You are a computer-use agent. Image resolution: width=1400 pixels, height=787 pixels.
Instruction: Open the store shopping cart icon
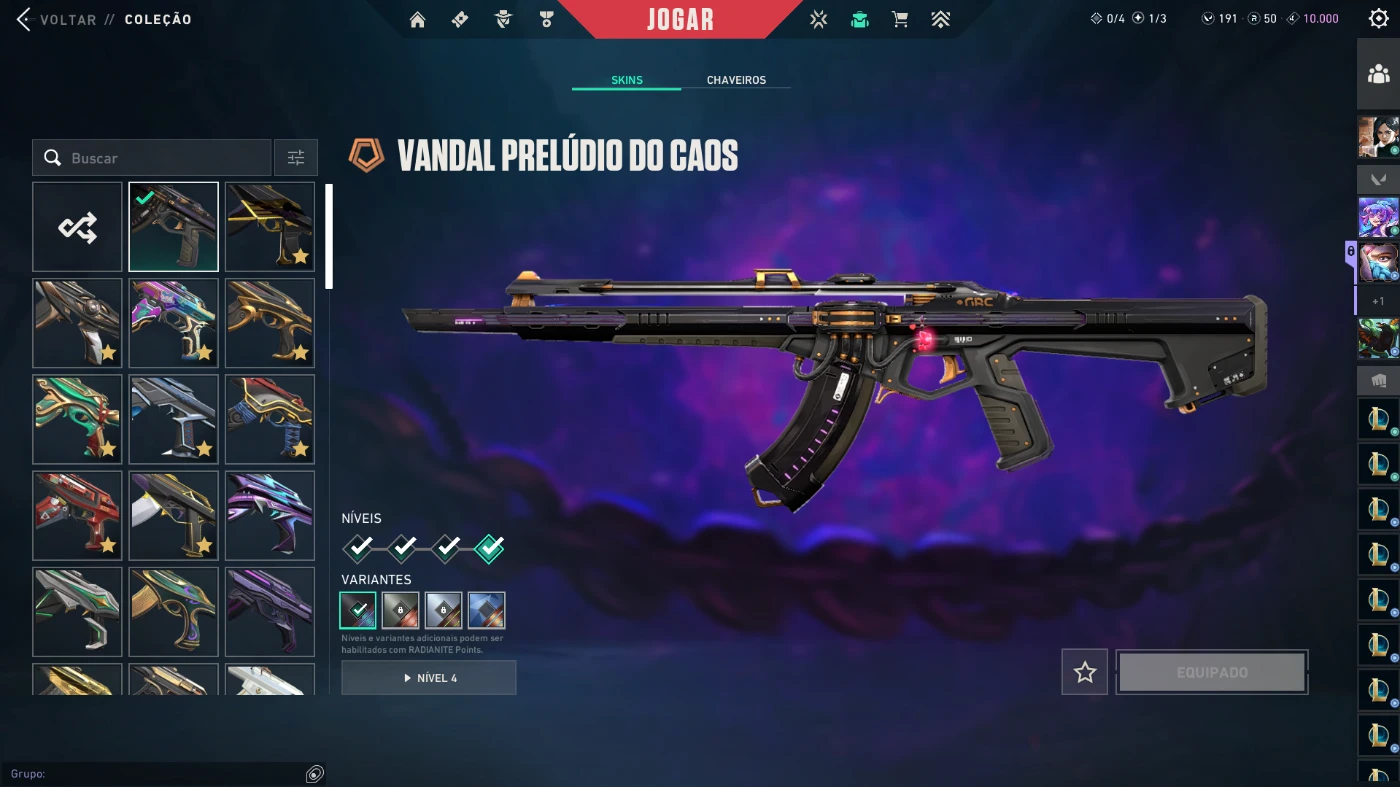pyautogui.click(x=900, y=19)
